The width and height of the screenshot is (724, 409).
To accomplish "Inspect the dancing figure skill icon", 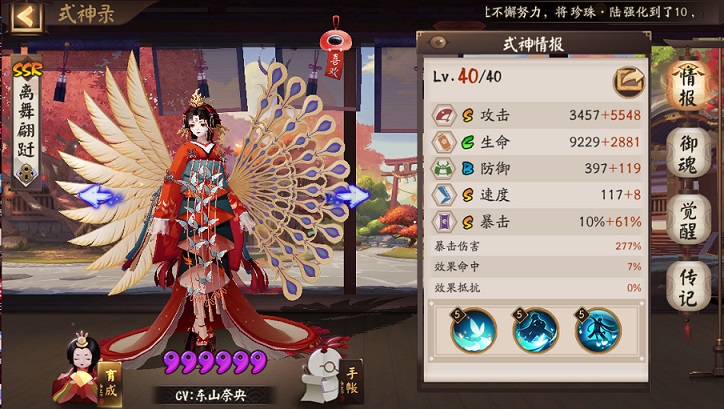I will click(x=598, y=329).
